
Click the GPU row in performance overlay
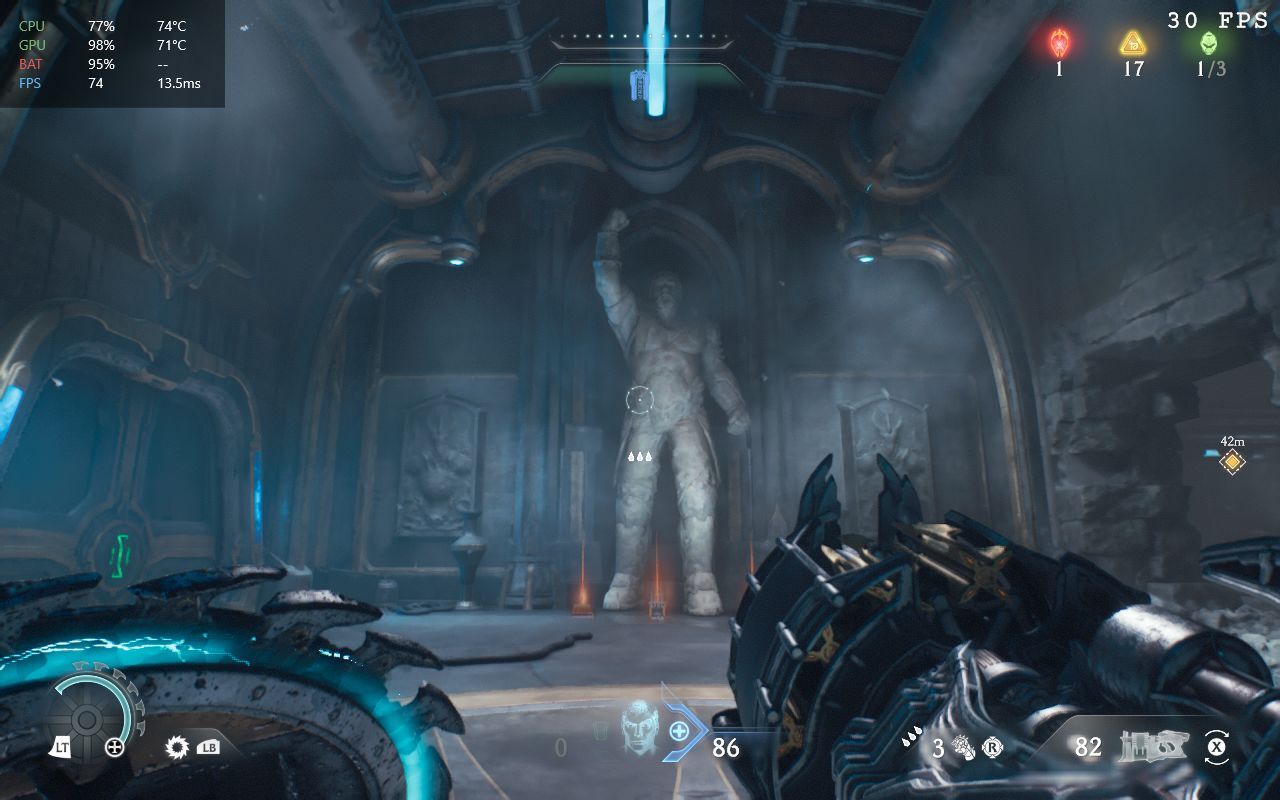(x=110, y=45)
